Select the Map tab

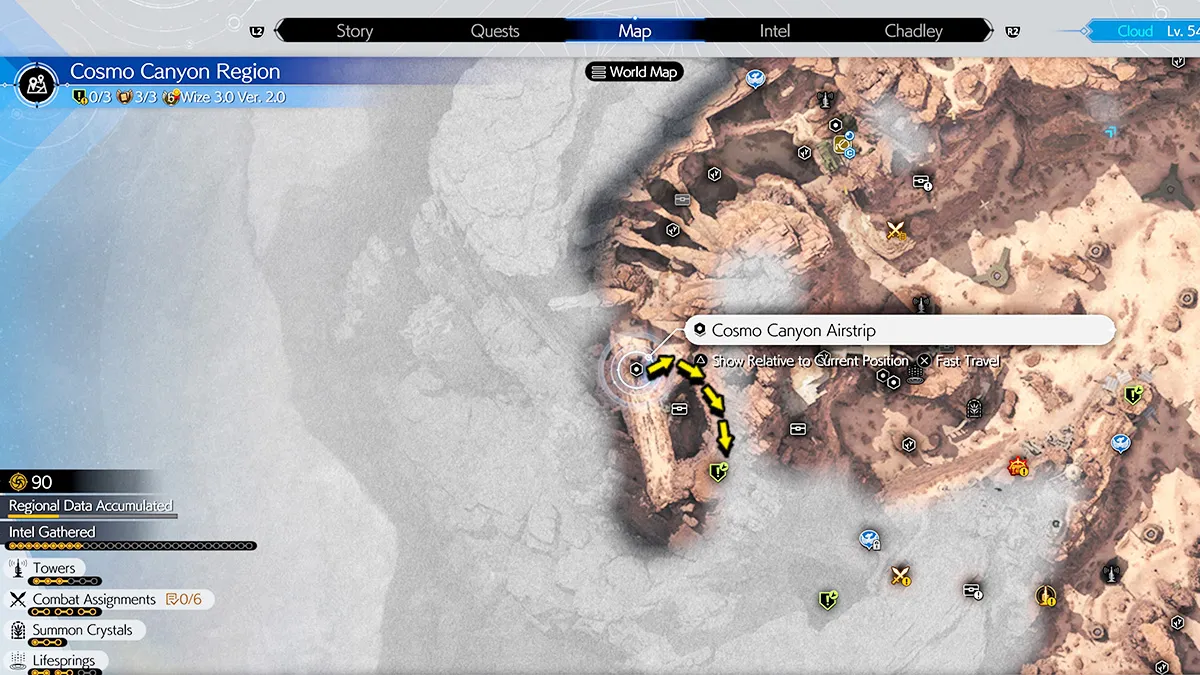[x=635, y=31]
